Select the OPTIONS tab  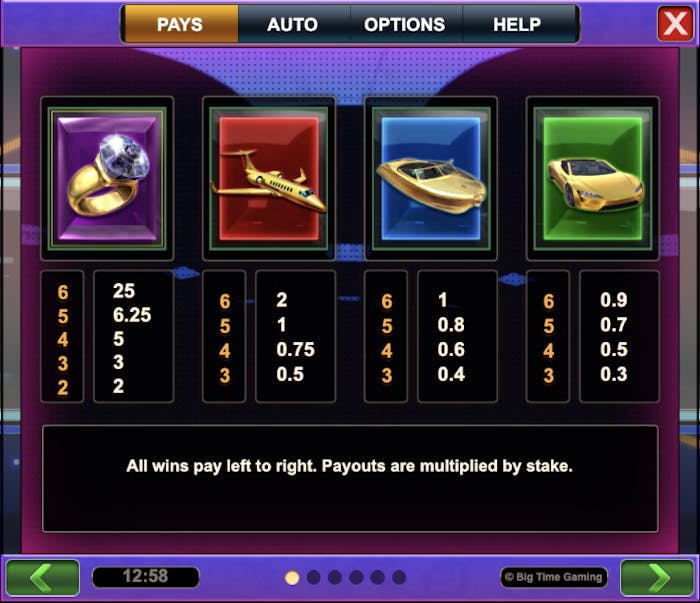coord(404,24)
